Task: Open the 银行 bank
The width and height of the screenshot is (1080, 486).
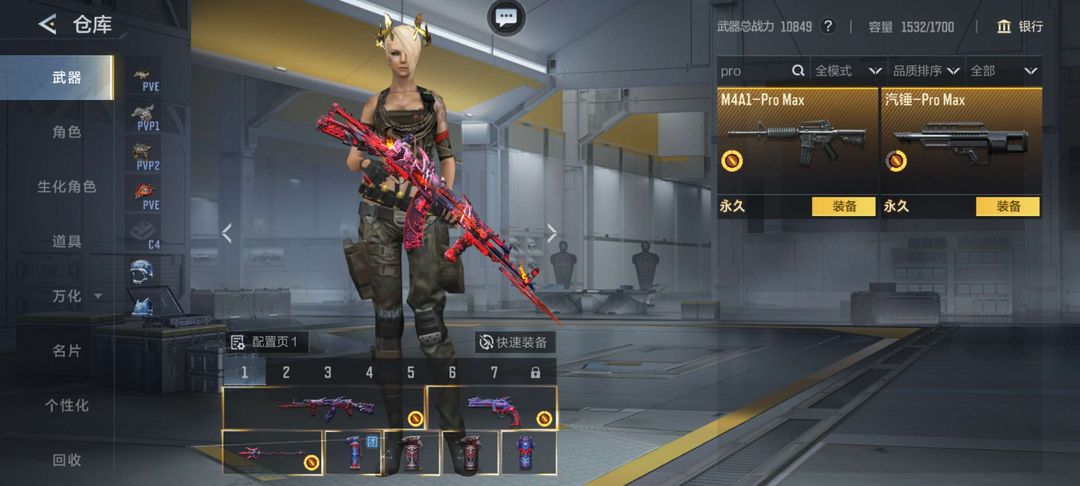Action: click(x=1019, y=27)
